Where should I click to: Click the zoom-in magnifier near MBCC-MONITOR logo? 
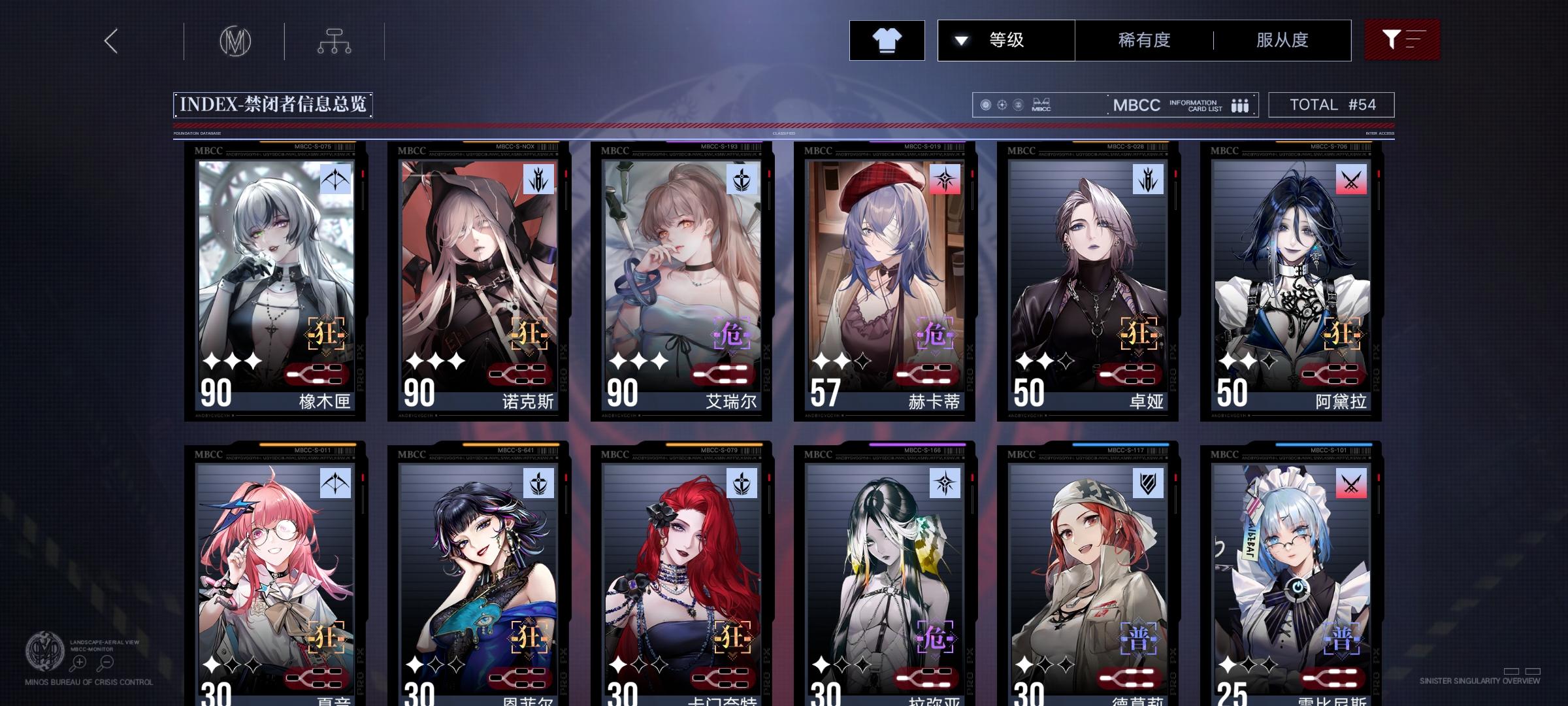(x=78, y=662)
